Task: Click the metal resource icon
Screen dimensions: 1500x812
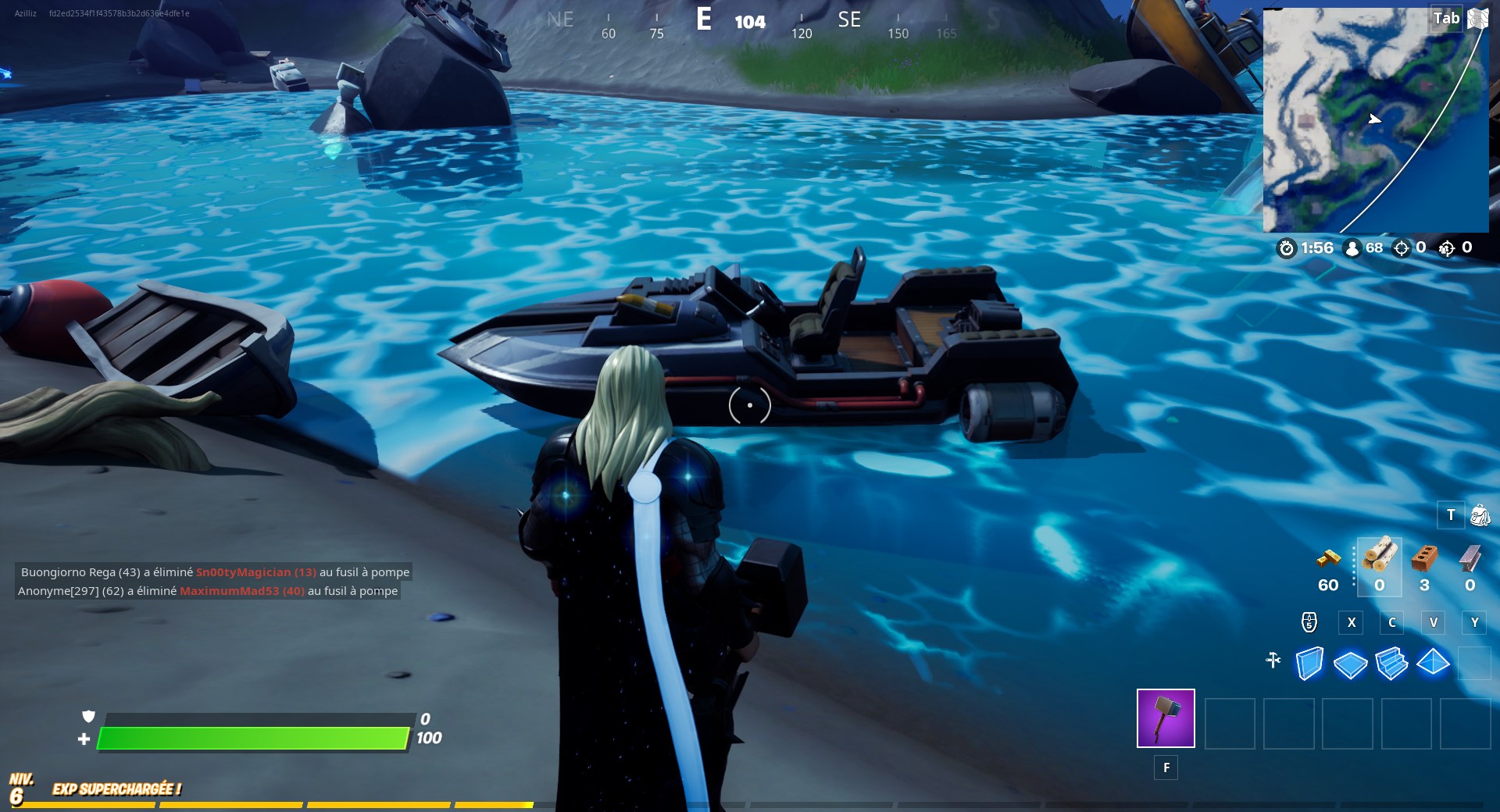Action: tap(1469, 558)
